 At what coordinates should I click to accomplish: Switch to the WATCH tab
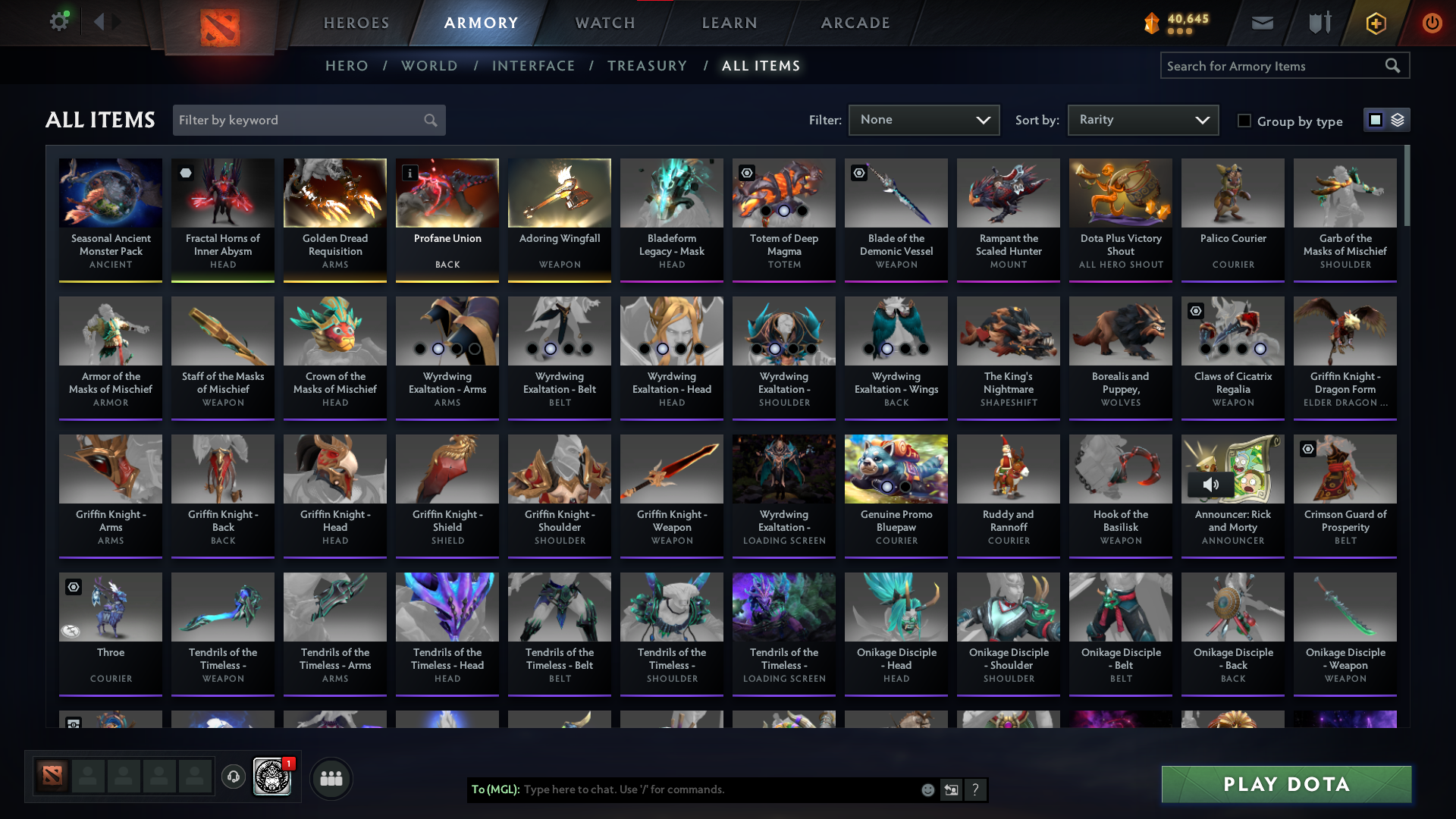click(604, 23)
